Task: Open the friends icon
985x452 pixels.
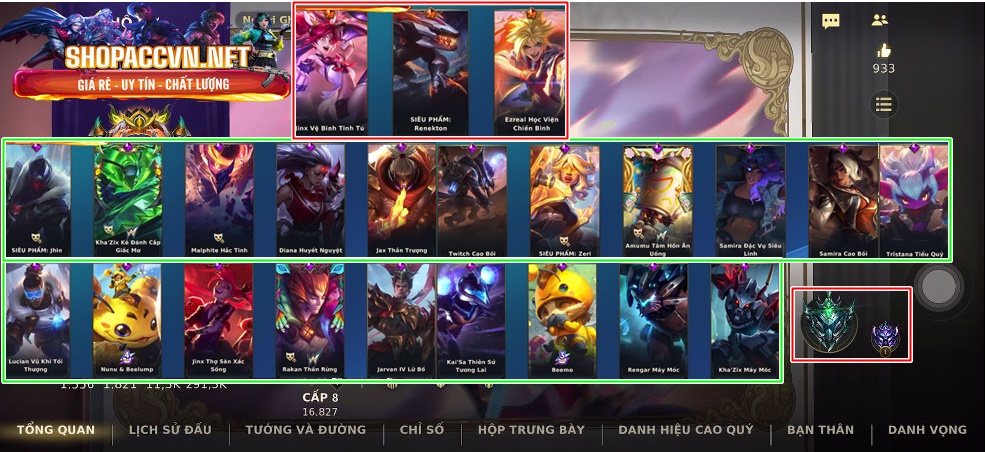Action: coord(879,20)
